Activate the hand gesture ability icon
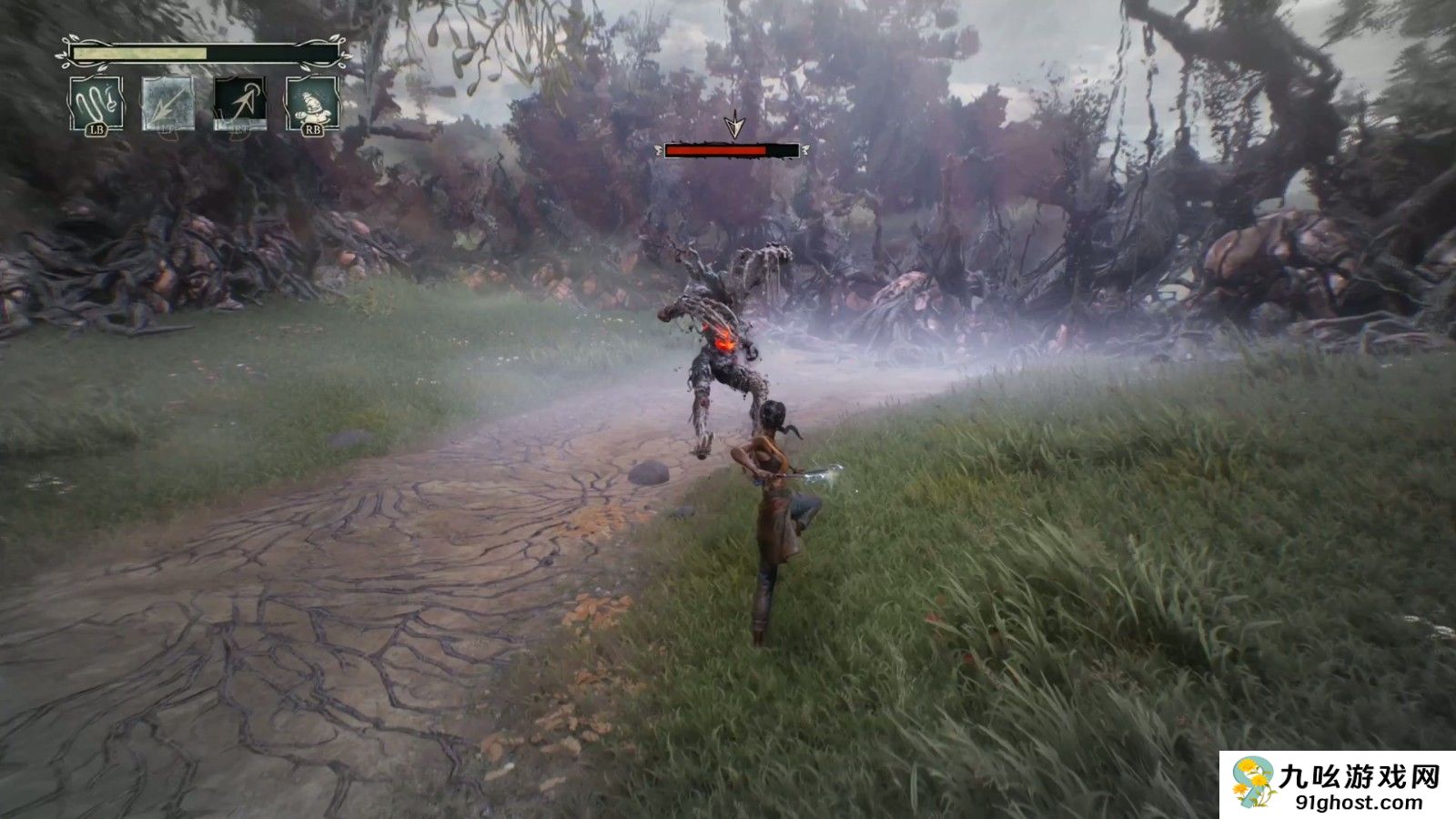This screenshot has width=1456, height=819. pyautogui.click(x=96, y=103)
